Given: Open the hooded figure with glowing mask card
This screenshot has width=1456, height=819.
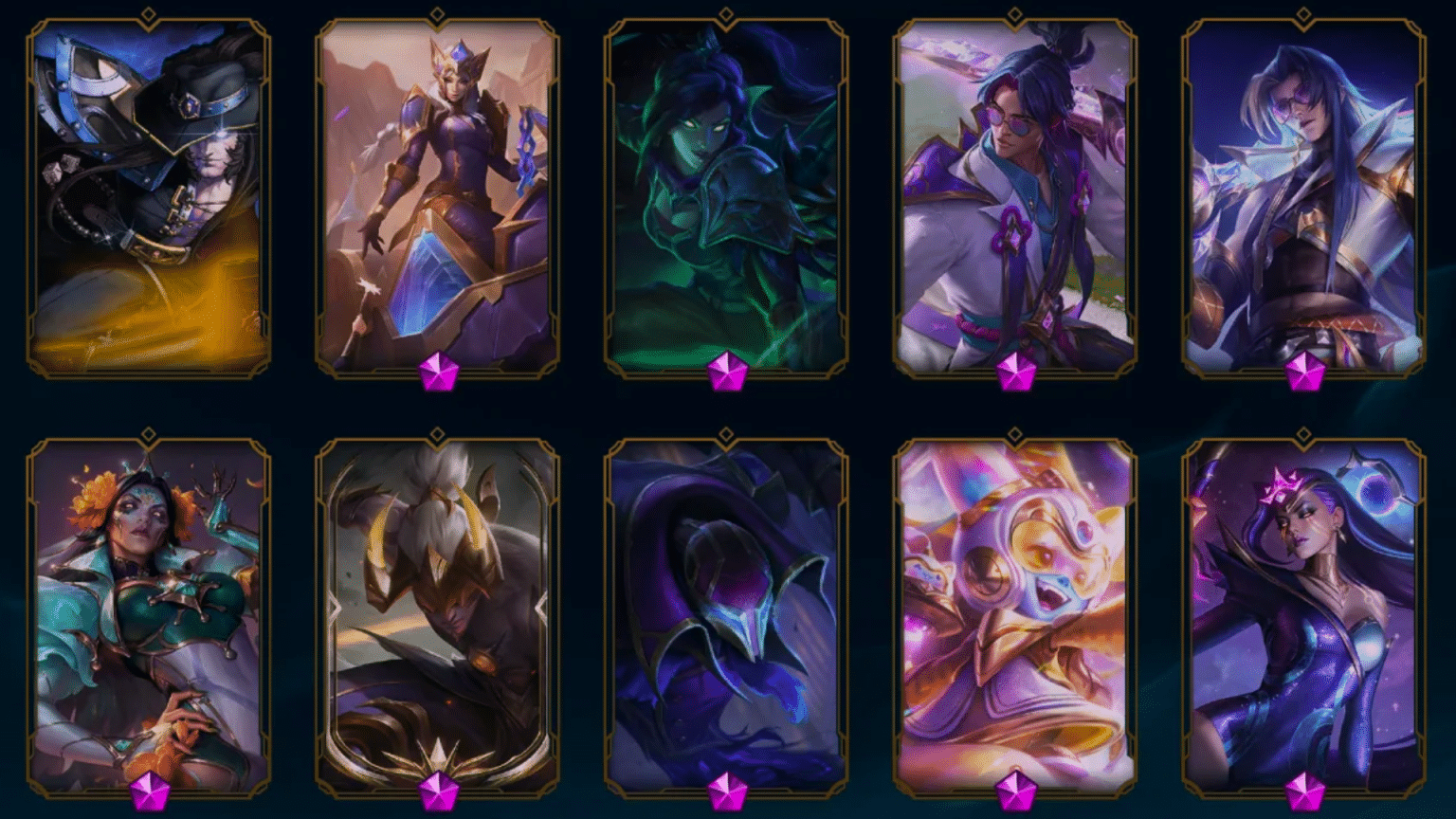Looking at the screenshot, I should 727,607.
